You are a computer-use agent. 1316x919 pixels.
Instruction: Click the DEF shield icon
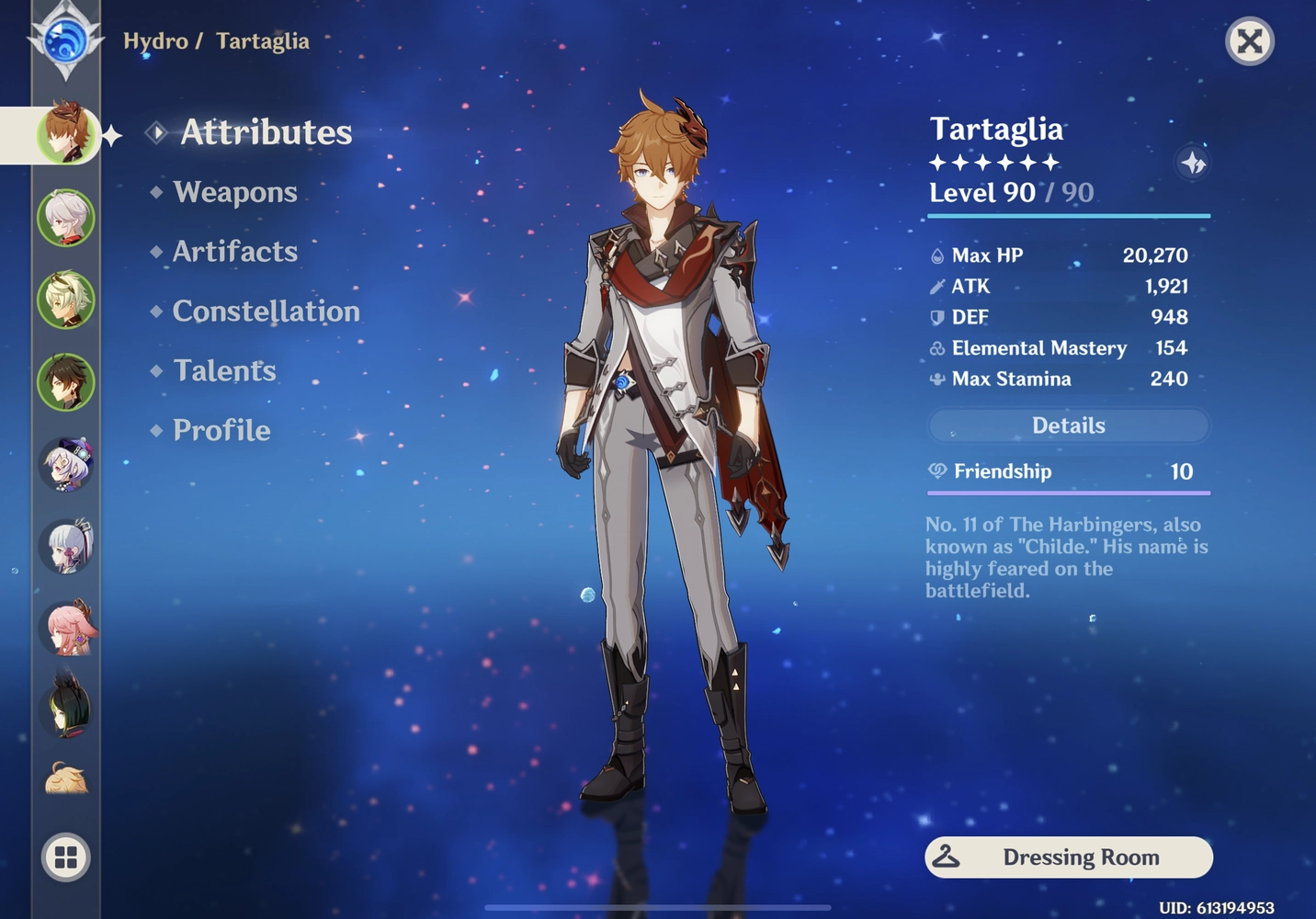(936, 316)
